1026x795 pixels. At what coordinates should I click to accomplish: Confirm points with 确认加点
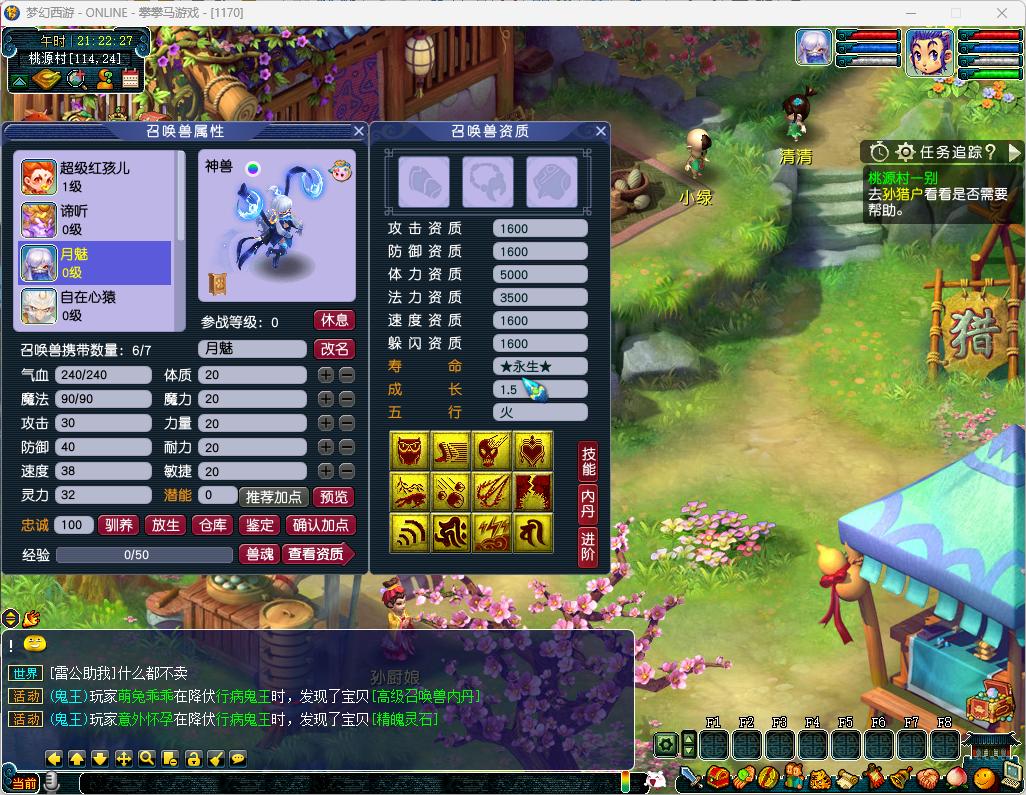(x=320, y=525)
